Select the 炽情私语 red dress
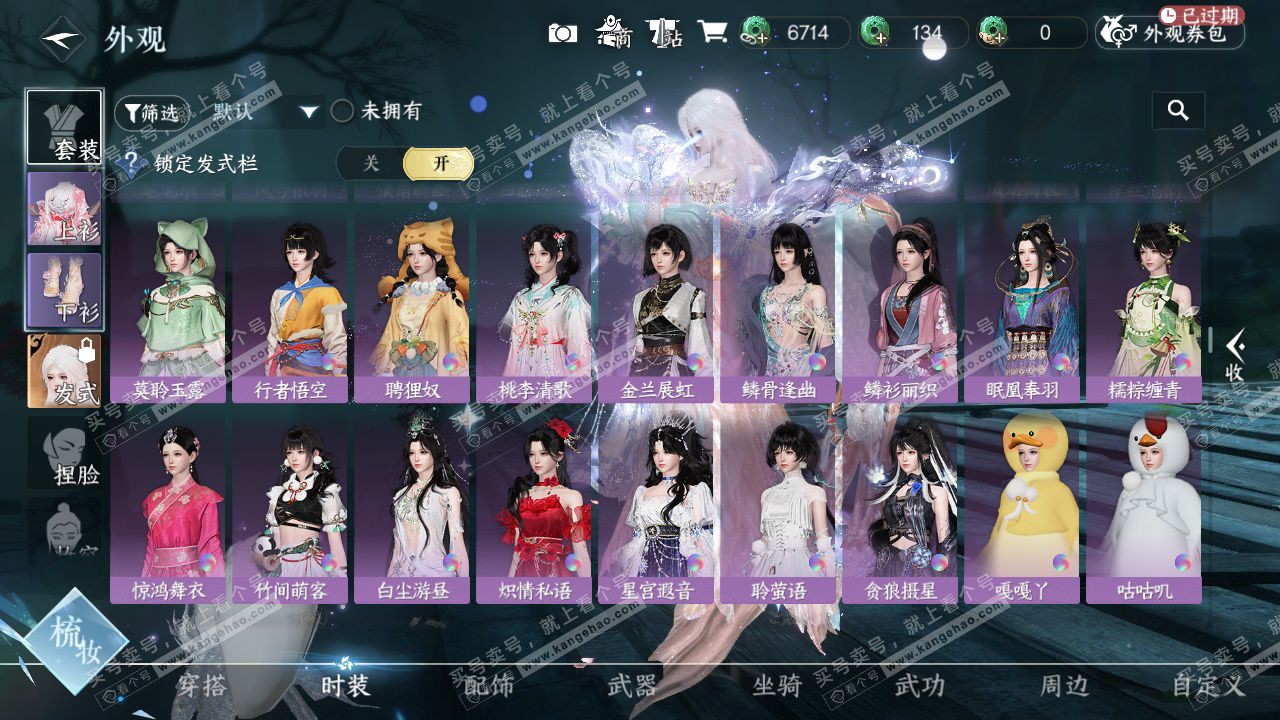 535,510
